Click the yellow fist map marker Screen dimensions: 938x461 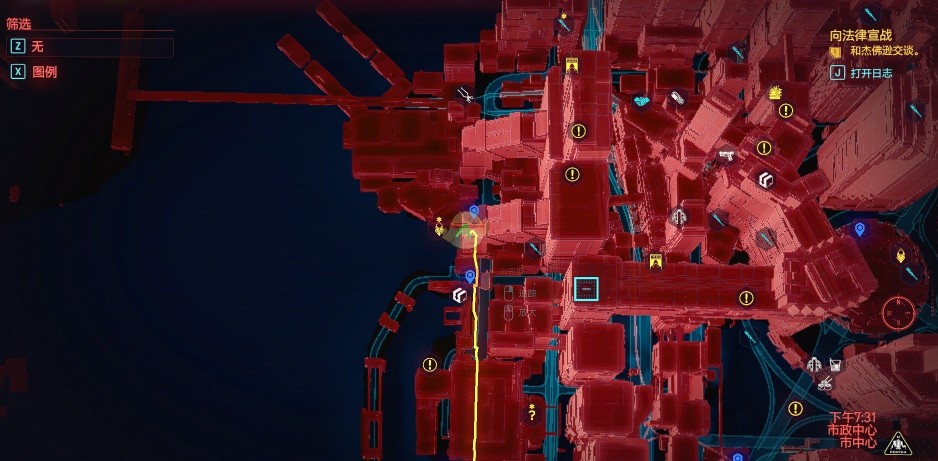pyautogui.click(x=775, y=93)
